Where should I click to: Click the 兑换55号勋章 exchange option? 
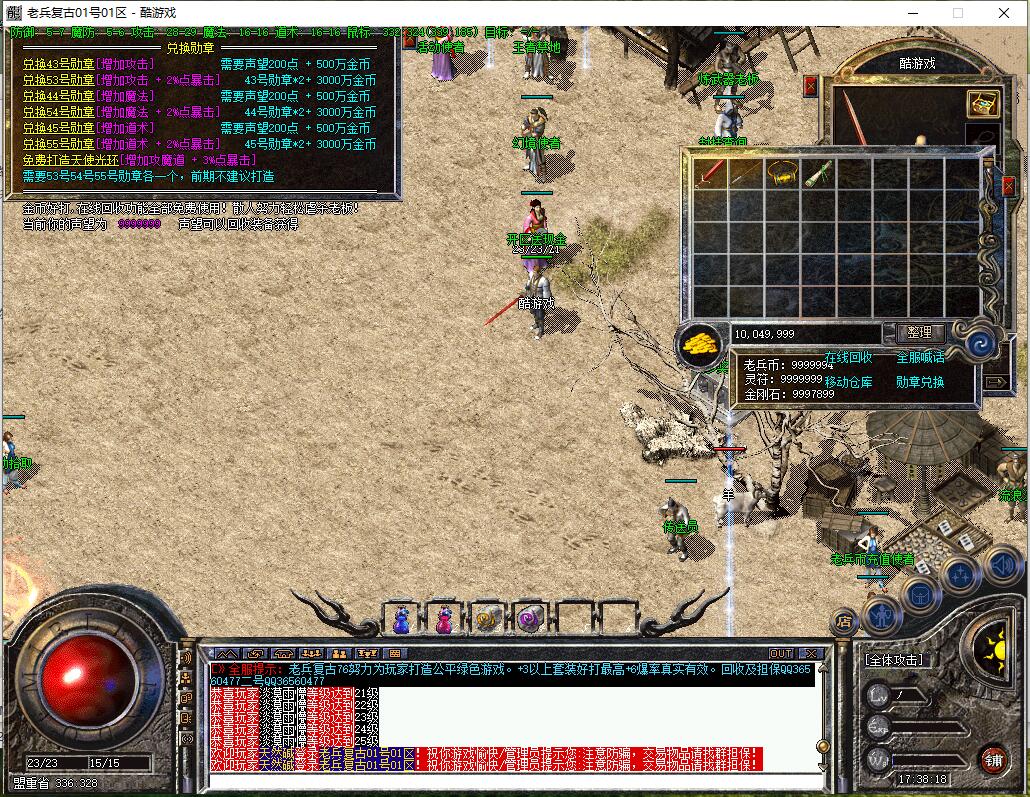(x=58, y=144)
